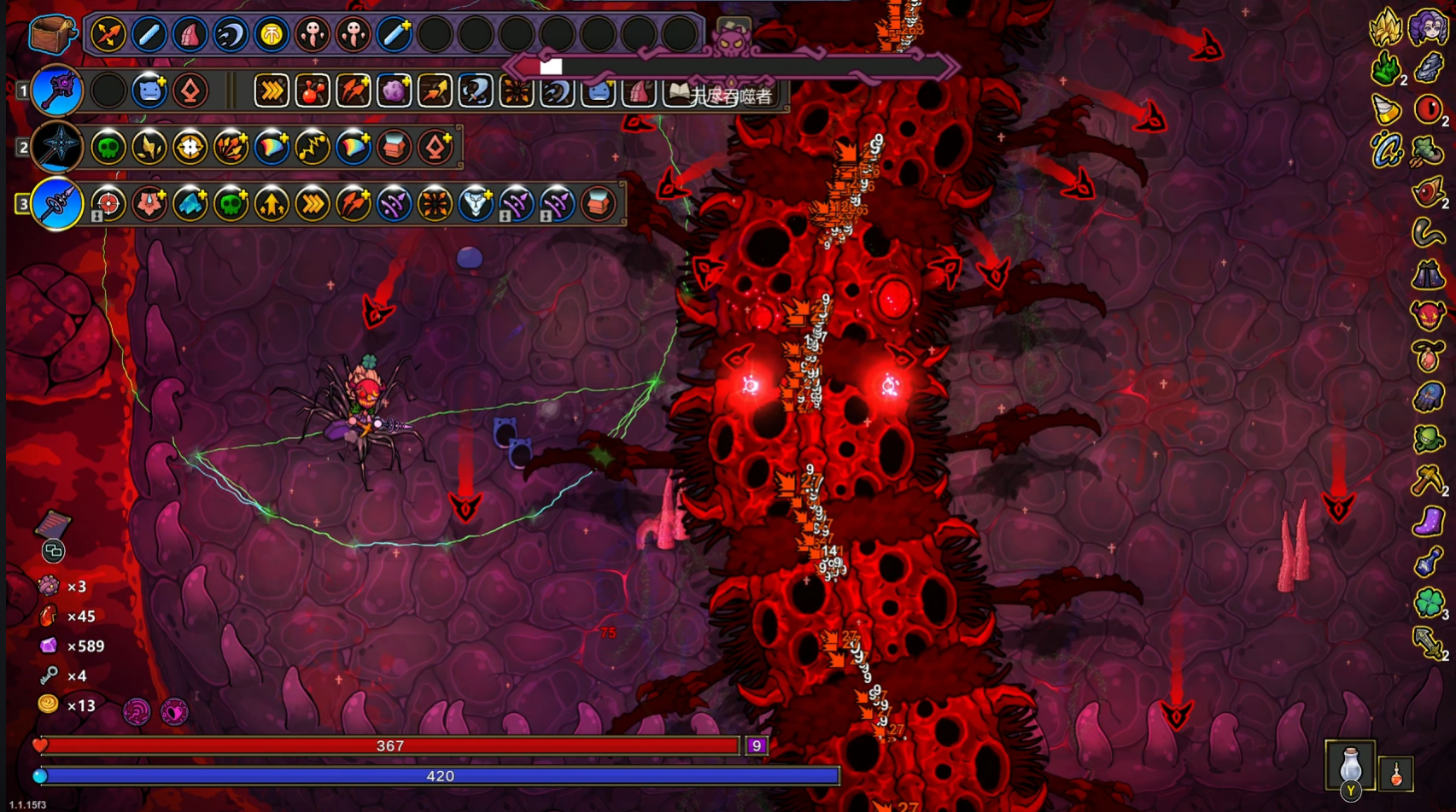The image size is (1456, 812).
Task: Open the spell backpack chest icon
Action: (51, 34)
